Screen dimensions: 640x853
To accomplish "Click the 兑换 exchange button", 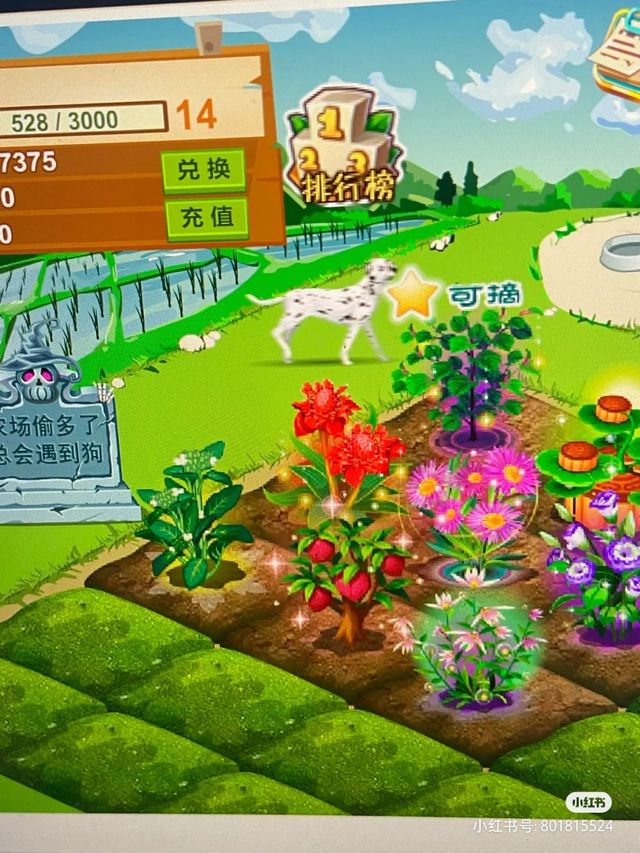I will click(x=203, y=170).
